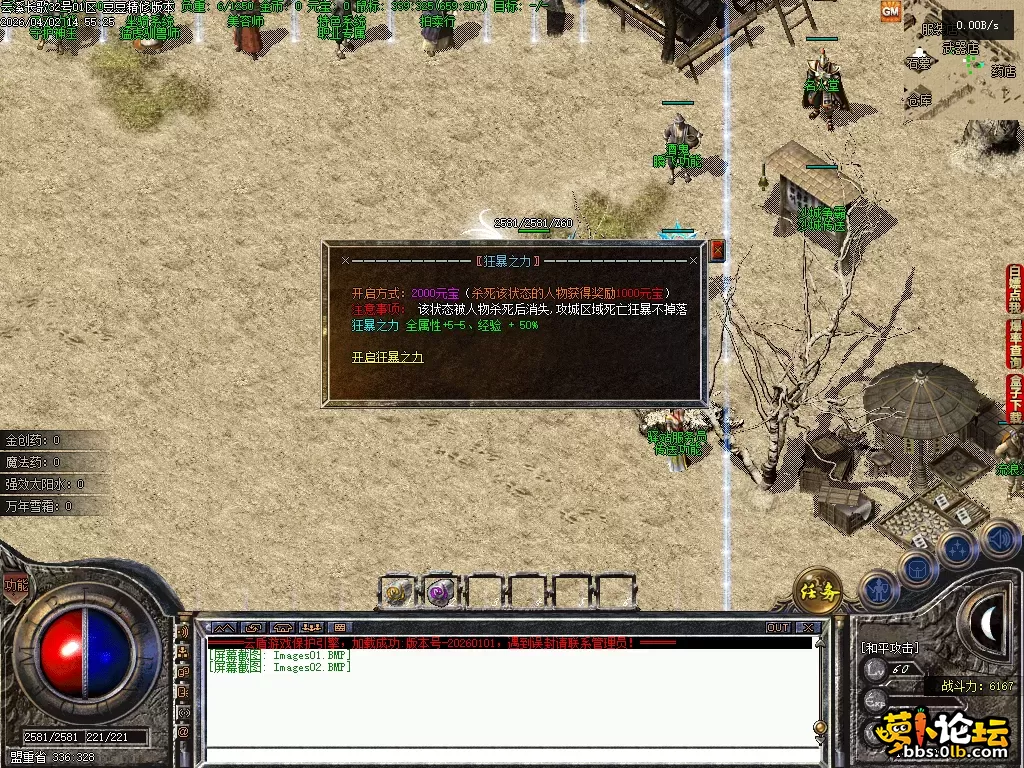Toggle sound with the speaker round button
The image size is (1024, 768).
[x=998, y=539]
